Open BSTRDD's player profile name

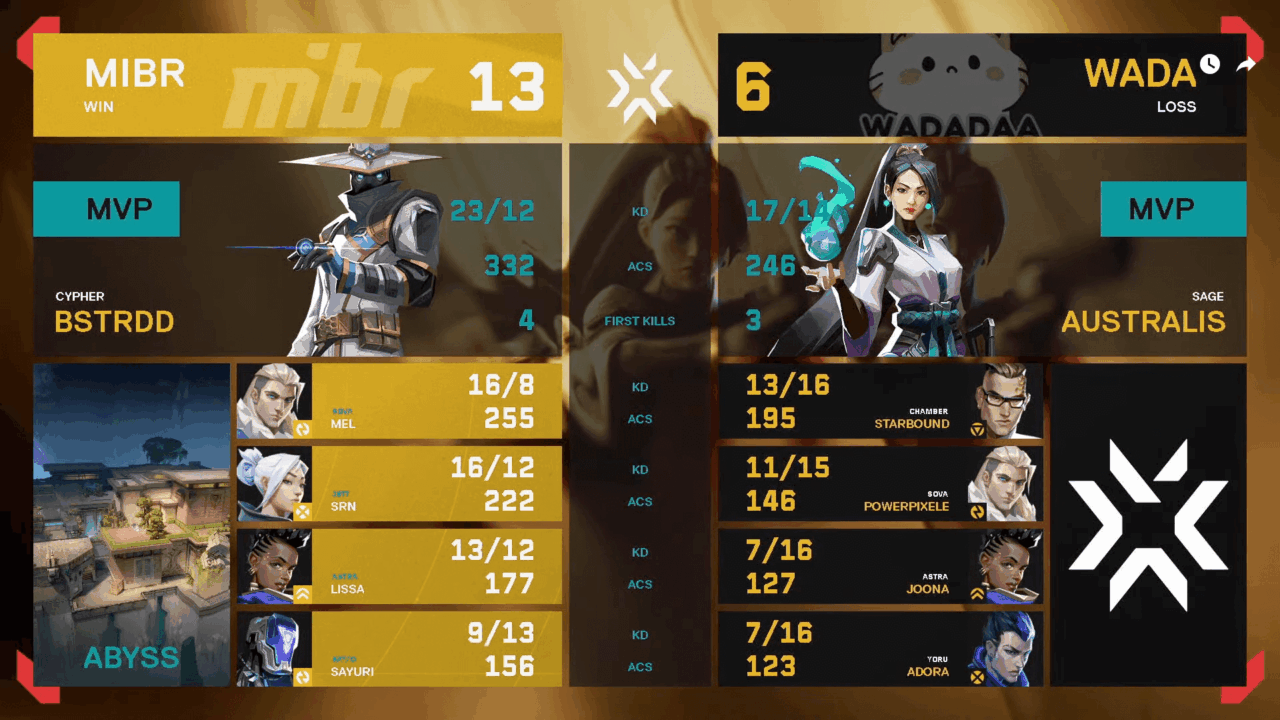113,322
